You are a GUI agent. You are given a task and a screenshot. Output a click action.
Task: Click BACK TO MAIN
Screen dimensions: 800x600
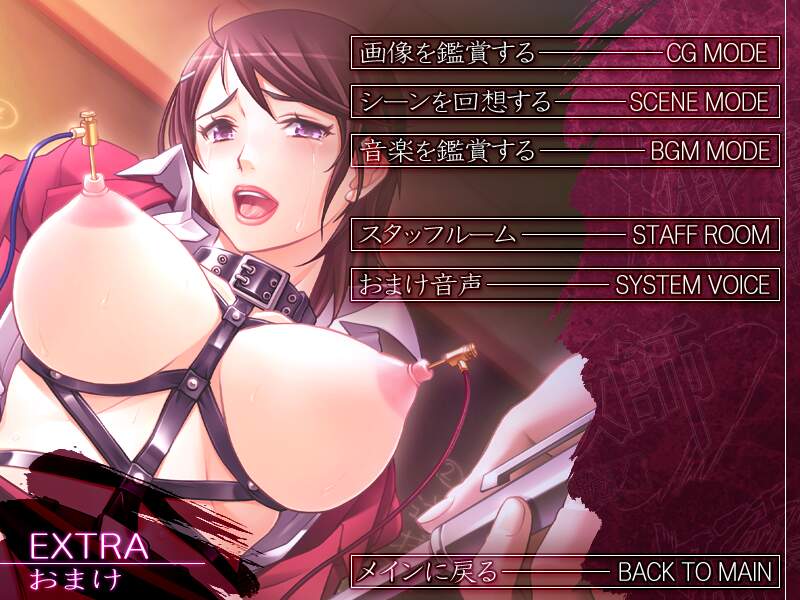pyautogui.click(x=563, y=572)
